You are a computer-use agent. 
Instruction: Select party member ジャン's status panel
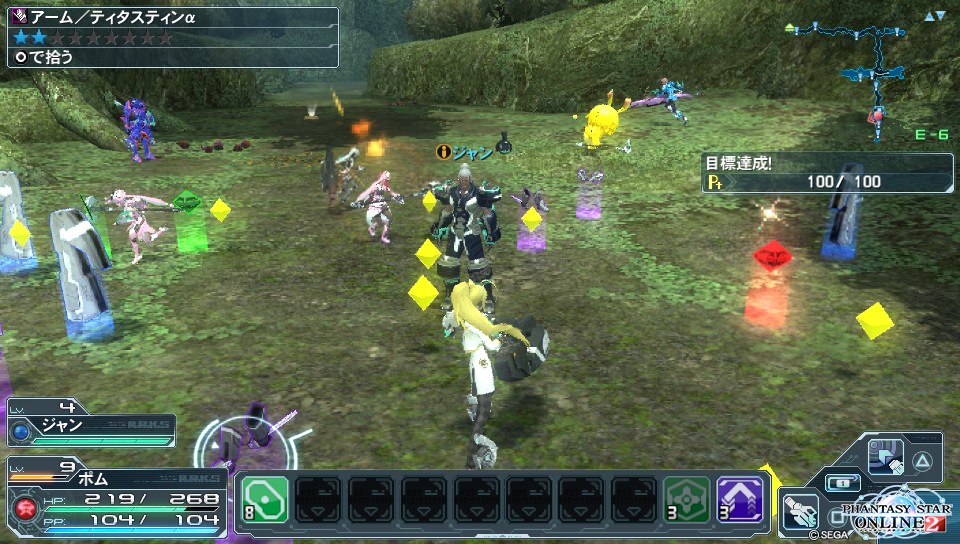(x=90, y=429)
